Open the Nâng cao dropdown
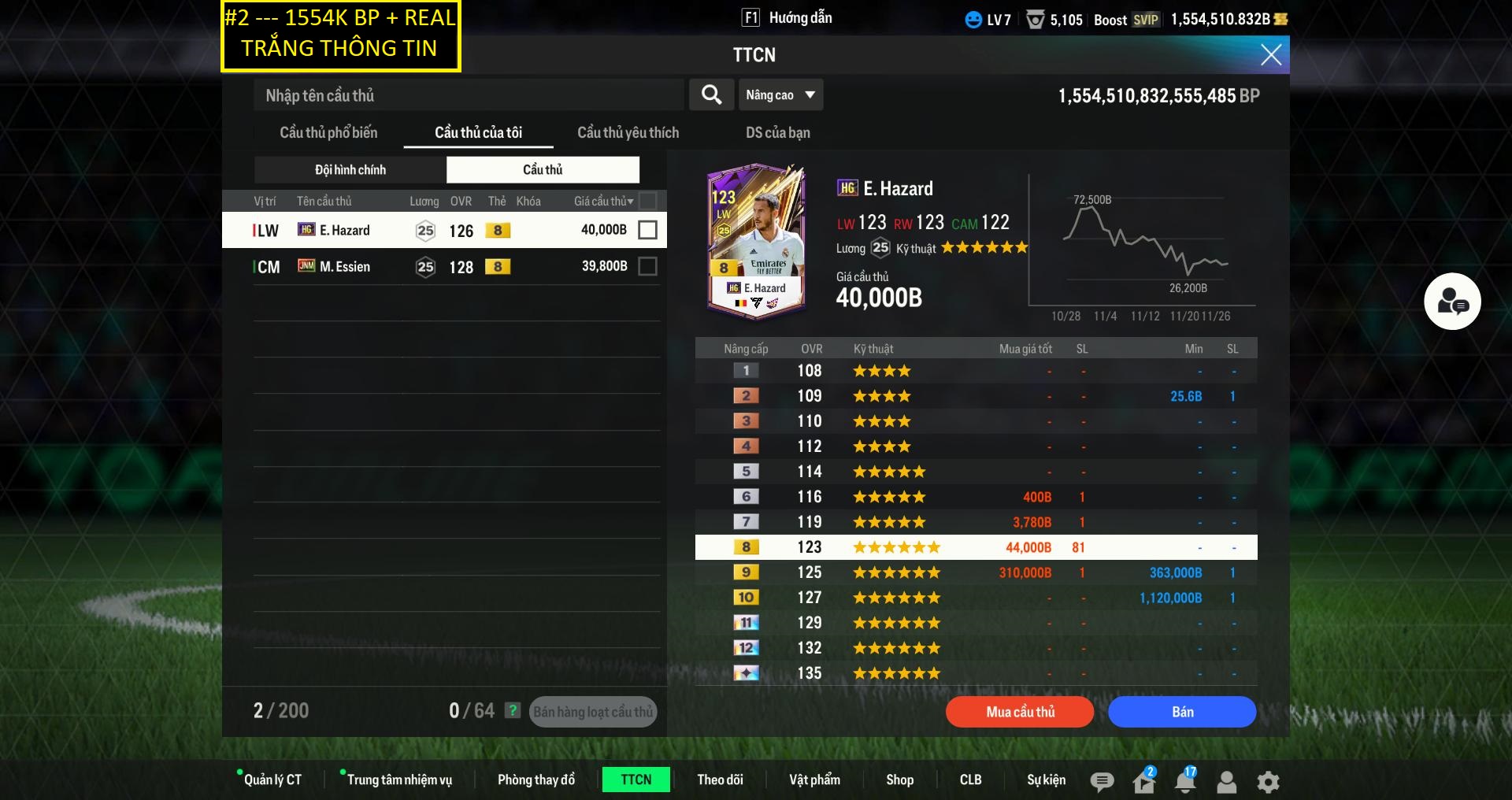The width and height of the screenshot is (1512, 800). pos(780,95)
